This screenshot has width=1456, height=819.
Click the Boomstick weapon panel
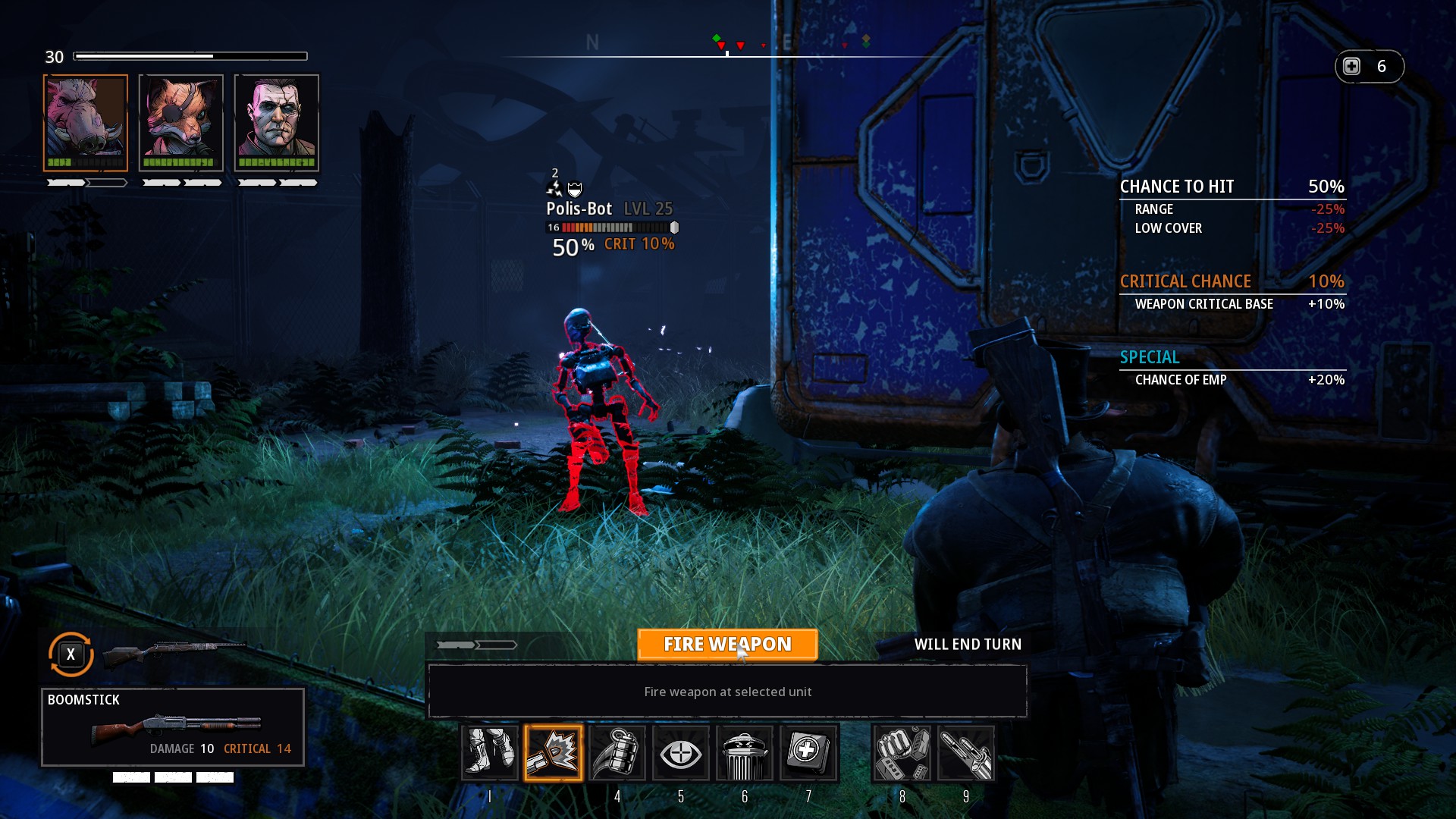pos(173,726)
